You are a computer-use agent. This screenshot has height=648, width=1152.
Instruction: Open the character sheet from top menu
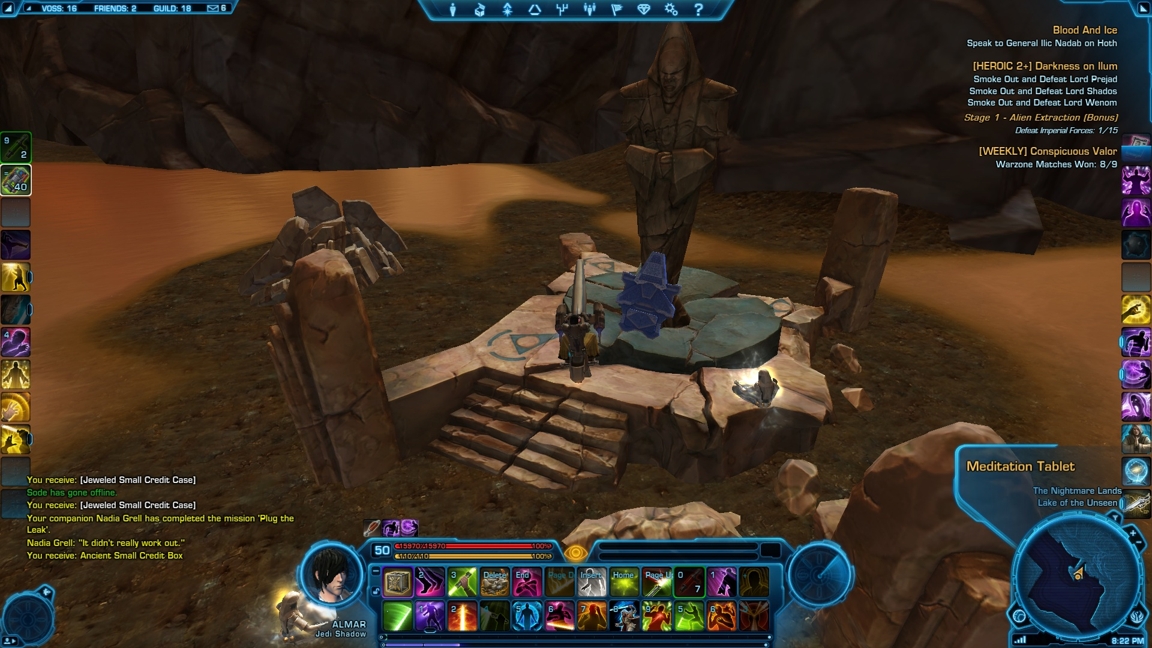pos(453,10)
